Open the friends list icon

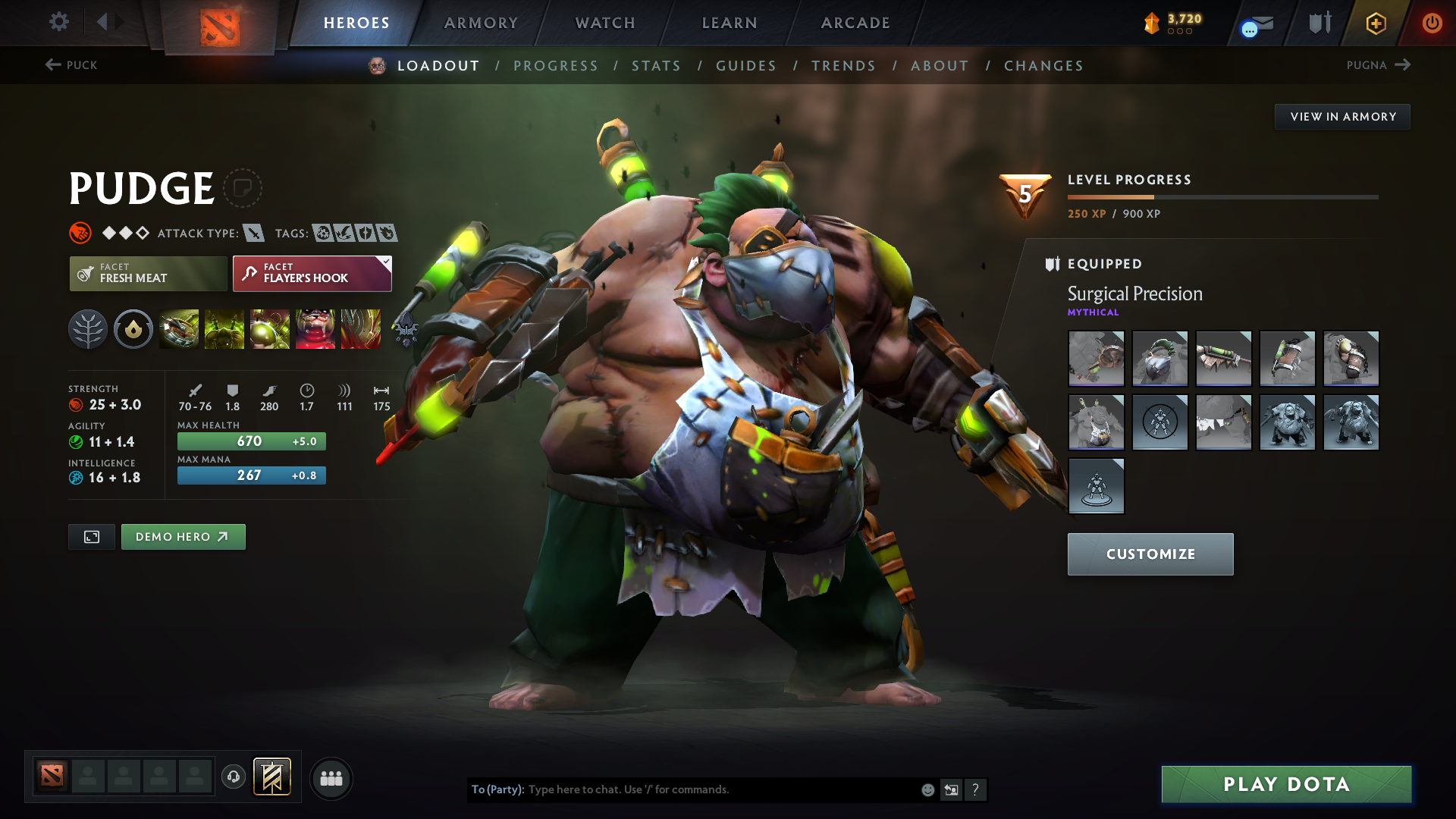(x=331, y=778)
